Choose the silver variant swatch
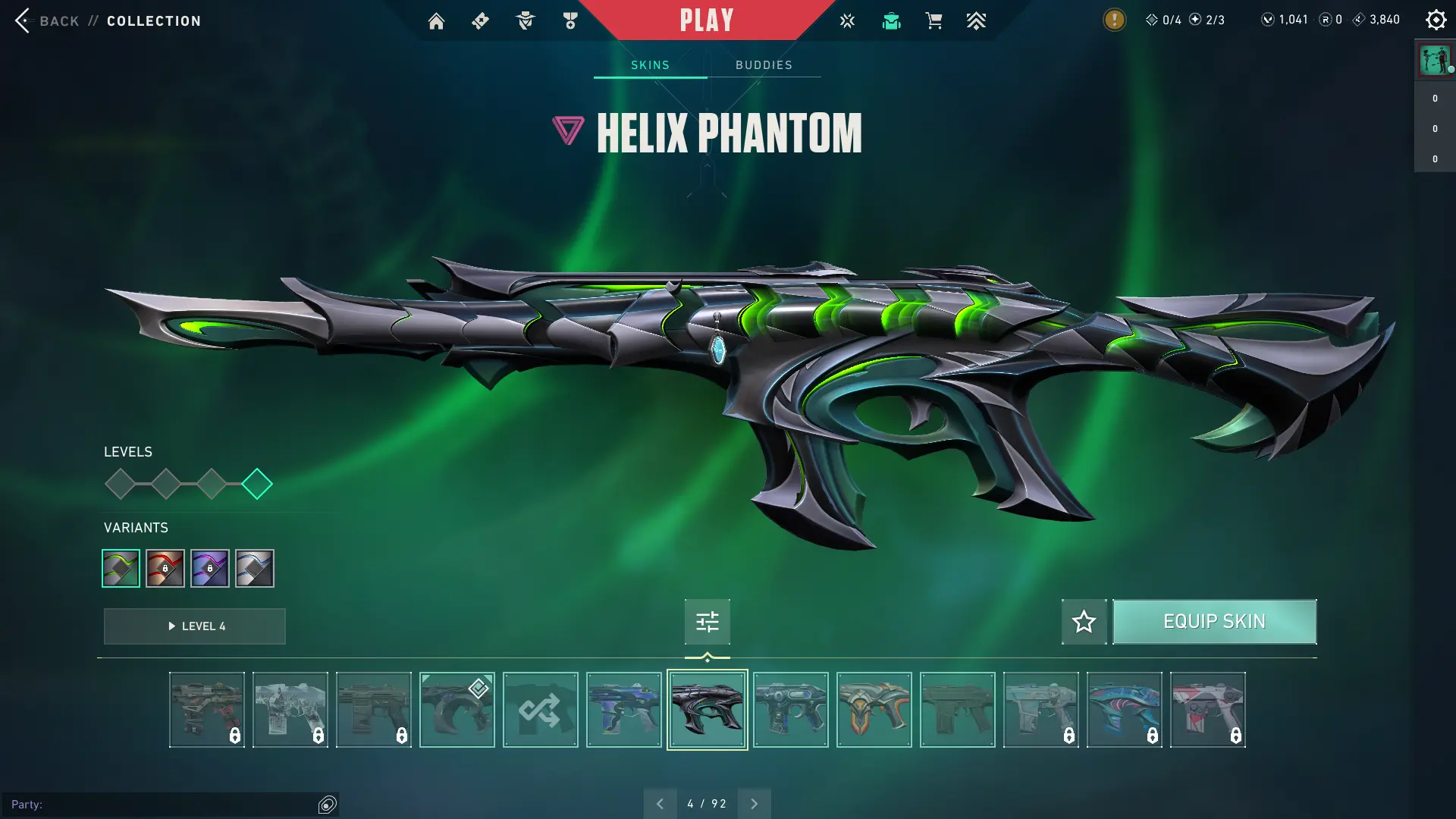1456x819 pixels. 255,568
